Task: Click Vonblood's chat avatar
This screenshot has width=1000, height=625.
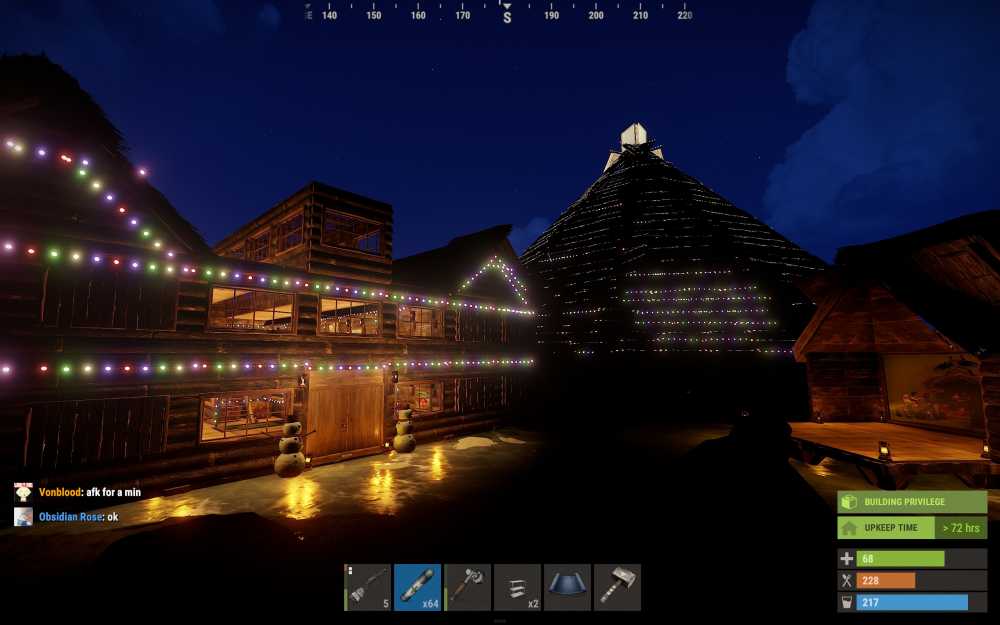Action: tap(23, 492)
